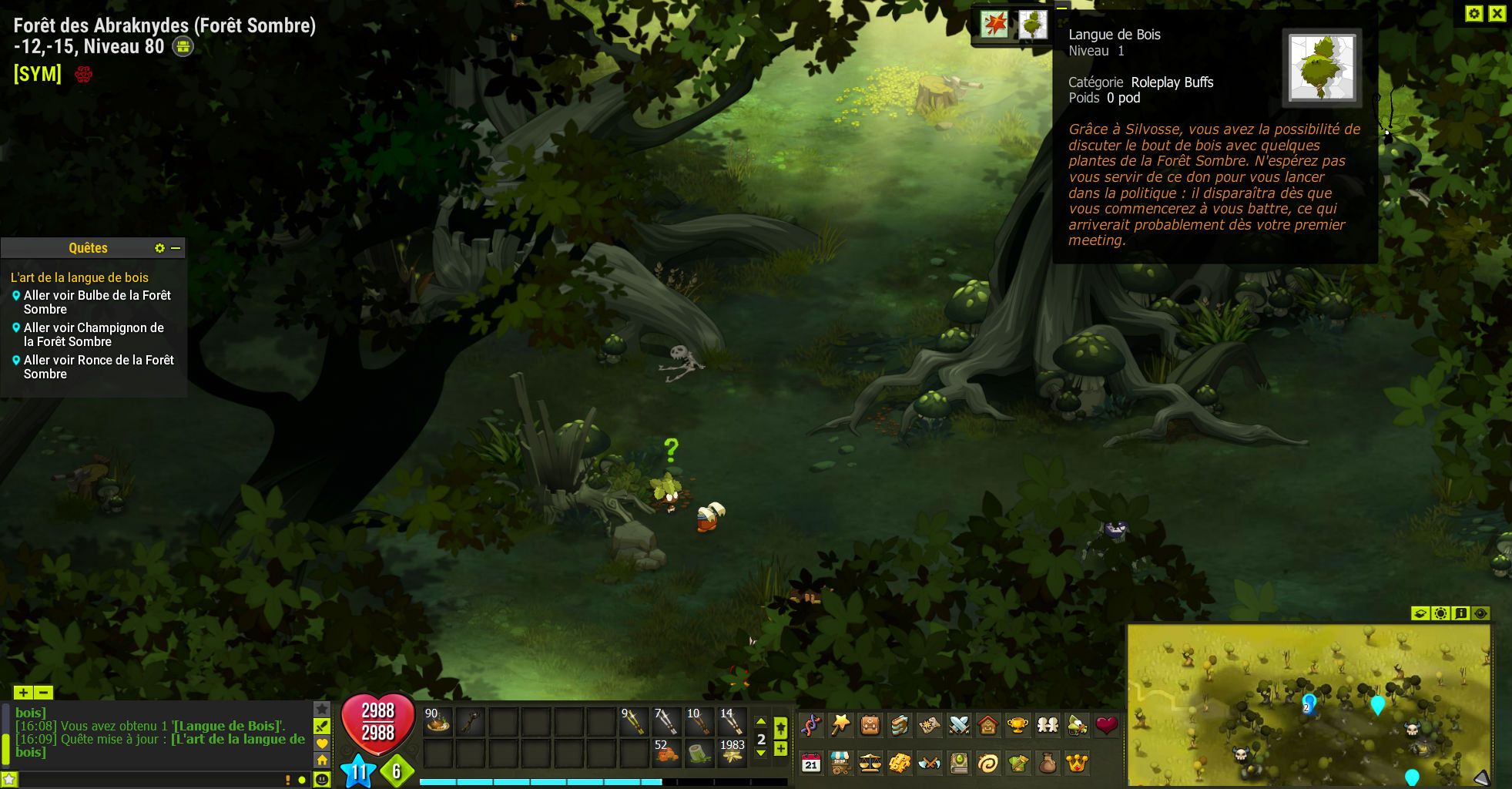The width and height of the screenshot is (1512, 789).
Task: Open the shop cart icon
Action: point(840,764)
